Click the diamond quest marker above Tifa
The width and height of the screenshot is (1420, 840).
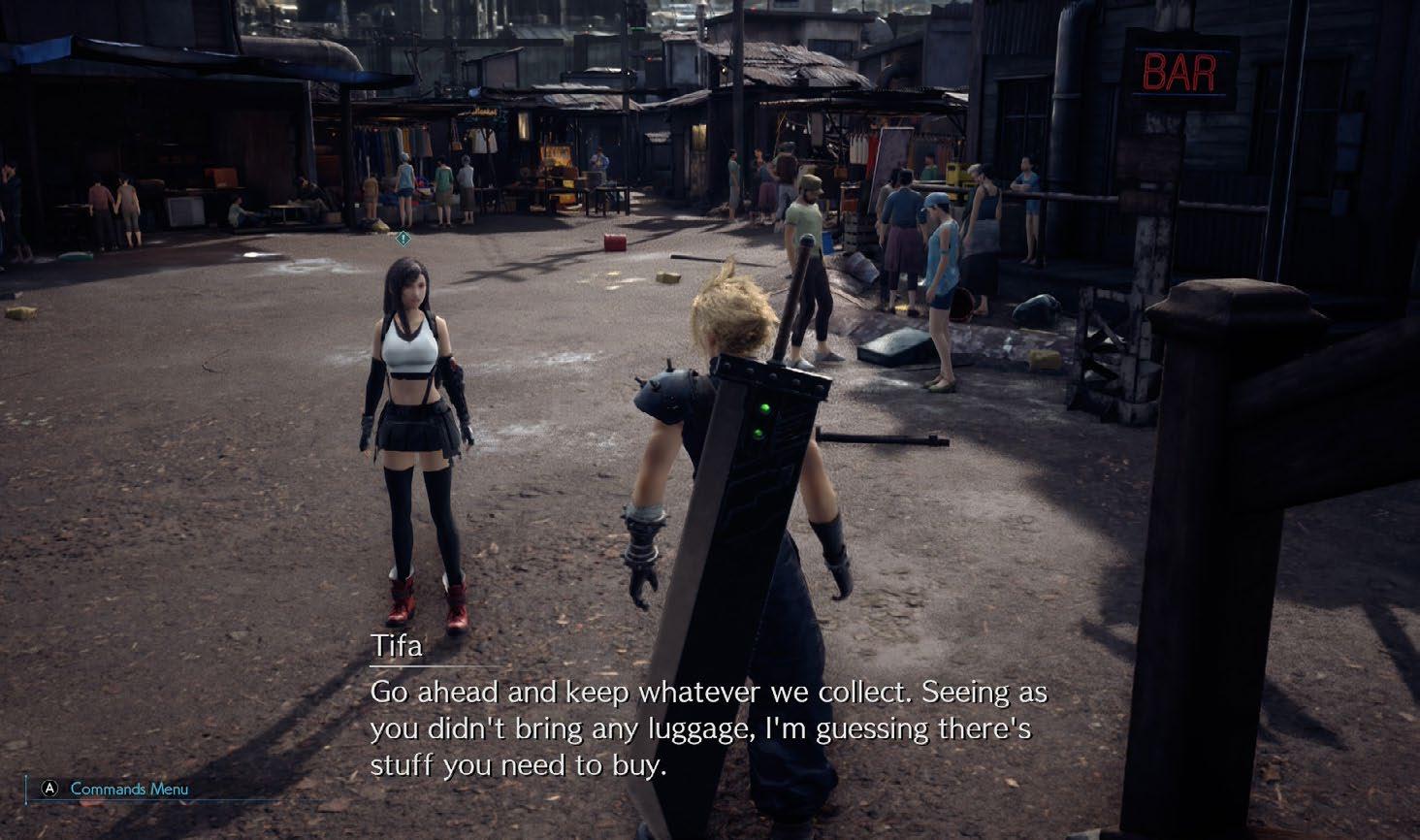pyautogui.click(x=403, y=238)
